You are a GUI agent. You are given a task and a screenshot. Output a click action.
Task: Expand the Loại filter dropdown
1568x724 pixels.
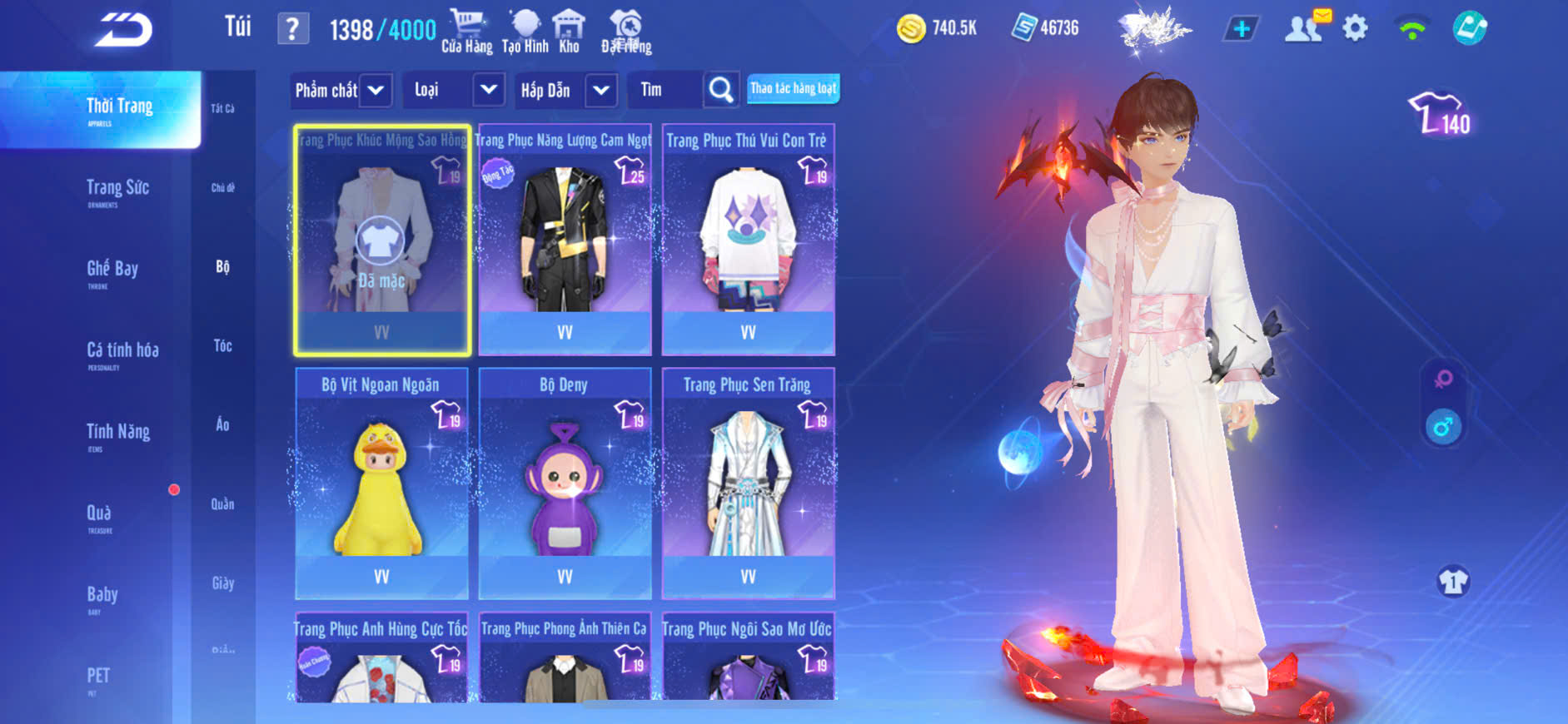pos(489,90)
